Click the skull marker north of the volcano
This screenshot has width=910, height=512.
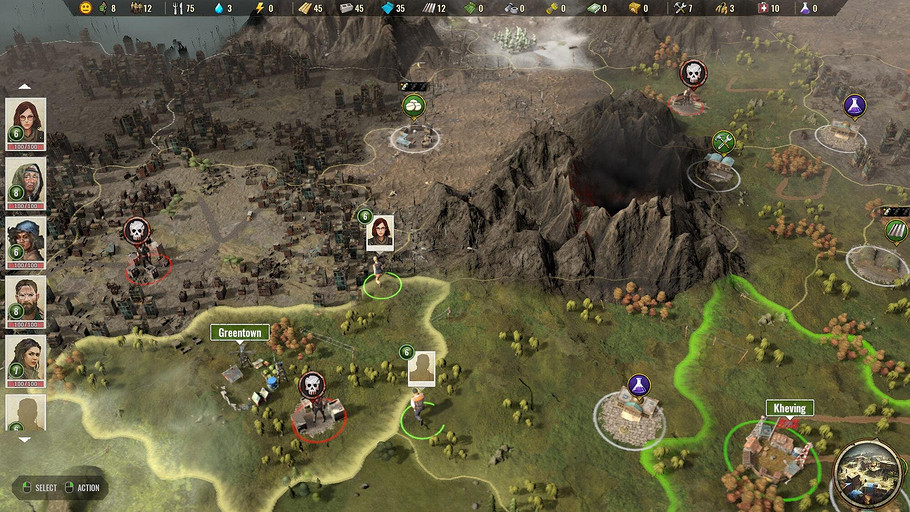(x=692, y=72)
